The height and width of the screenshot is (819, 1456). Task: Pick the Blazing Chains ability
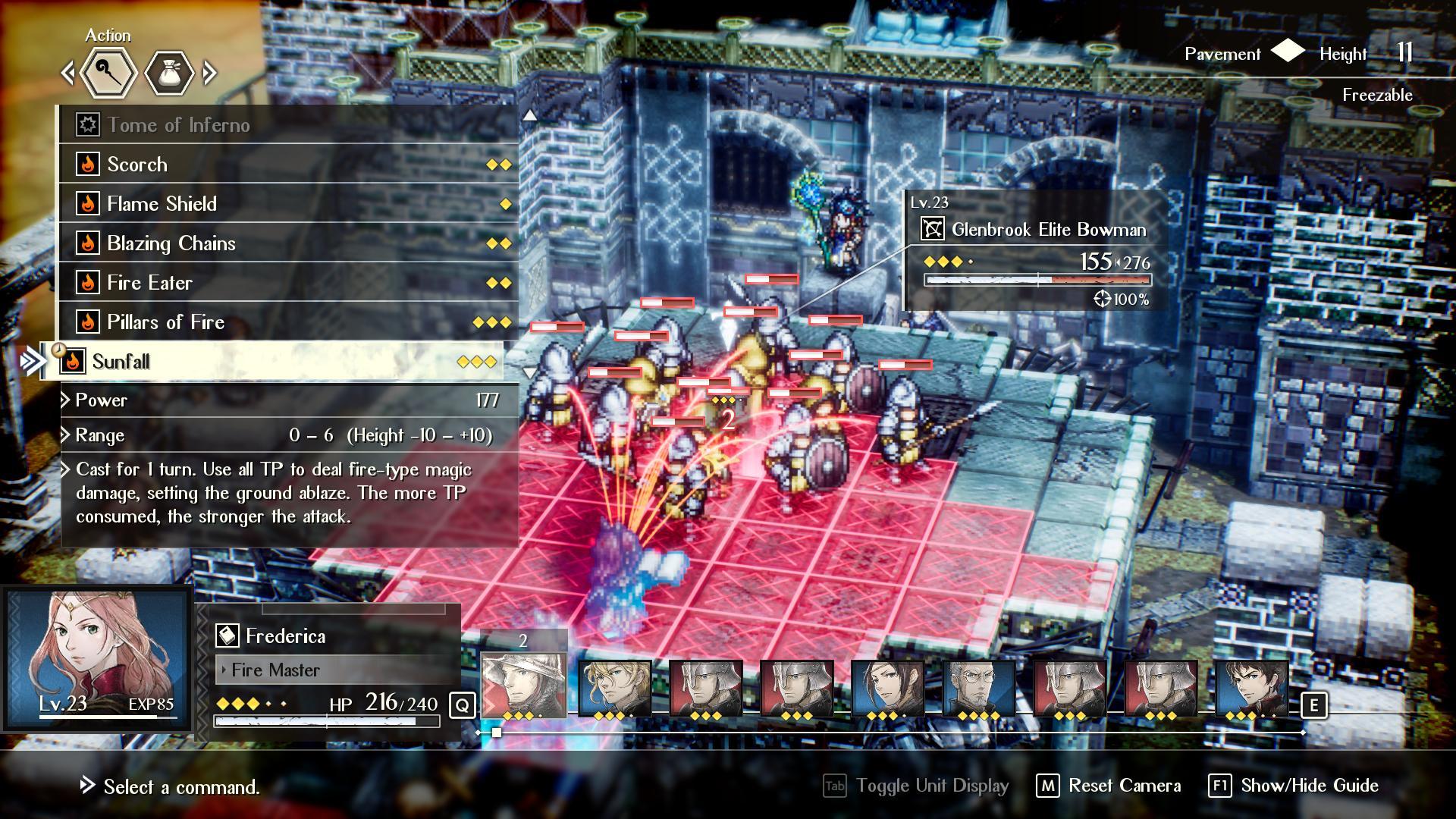288,243
